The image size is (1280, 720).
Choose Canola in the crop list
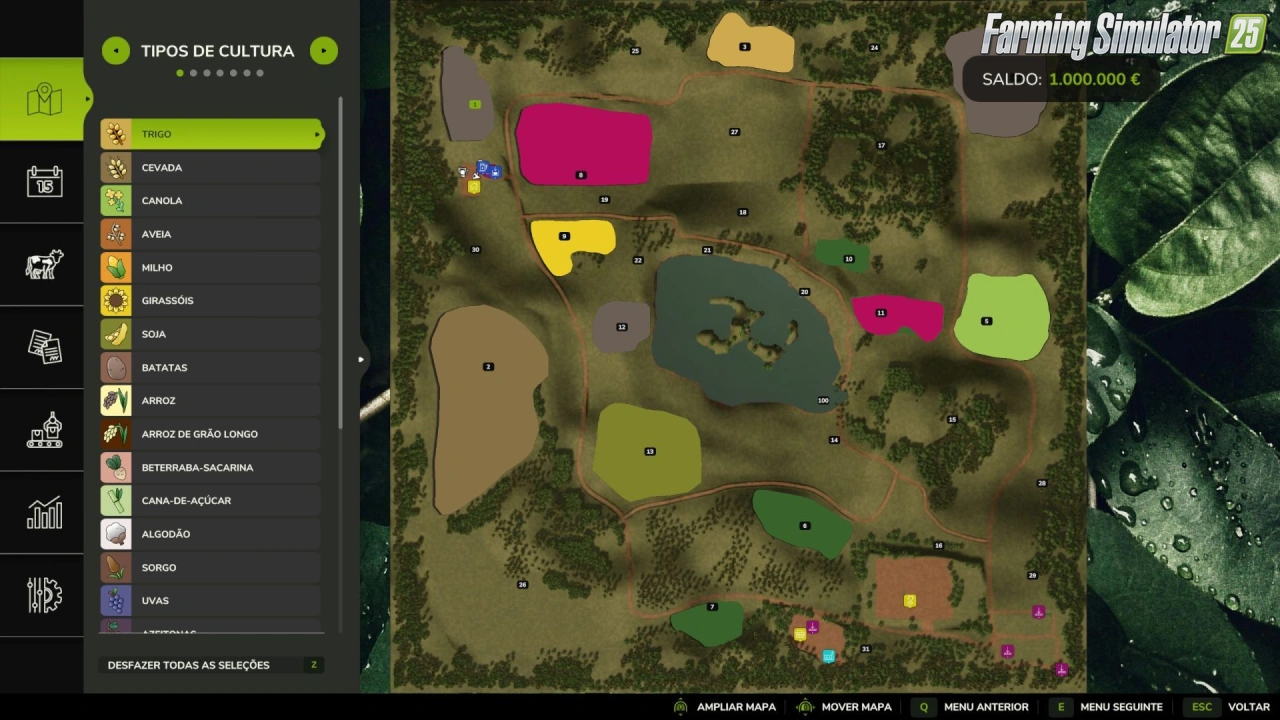click(211, 200)
